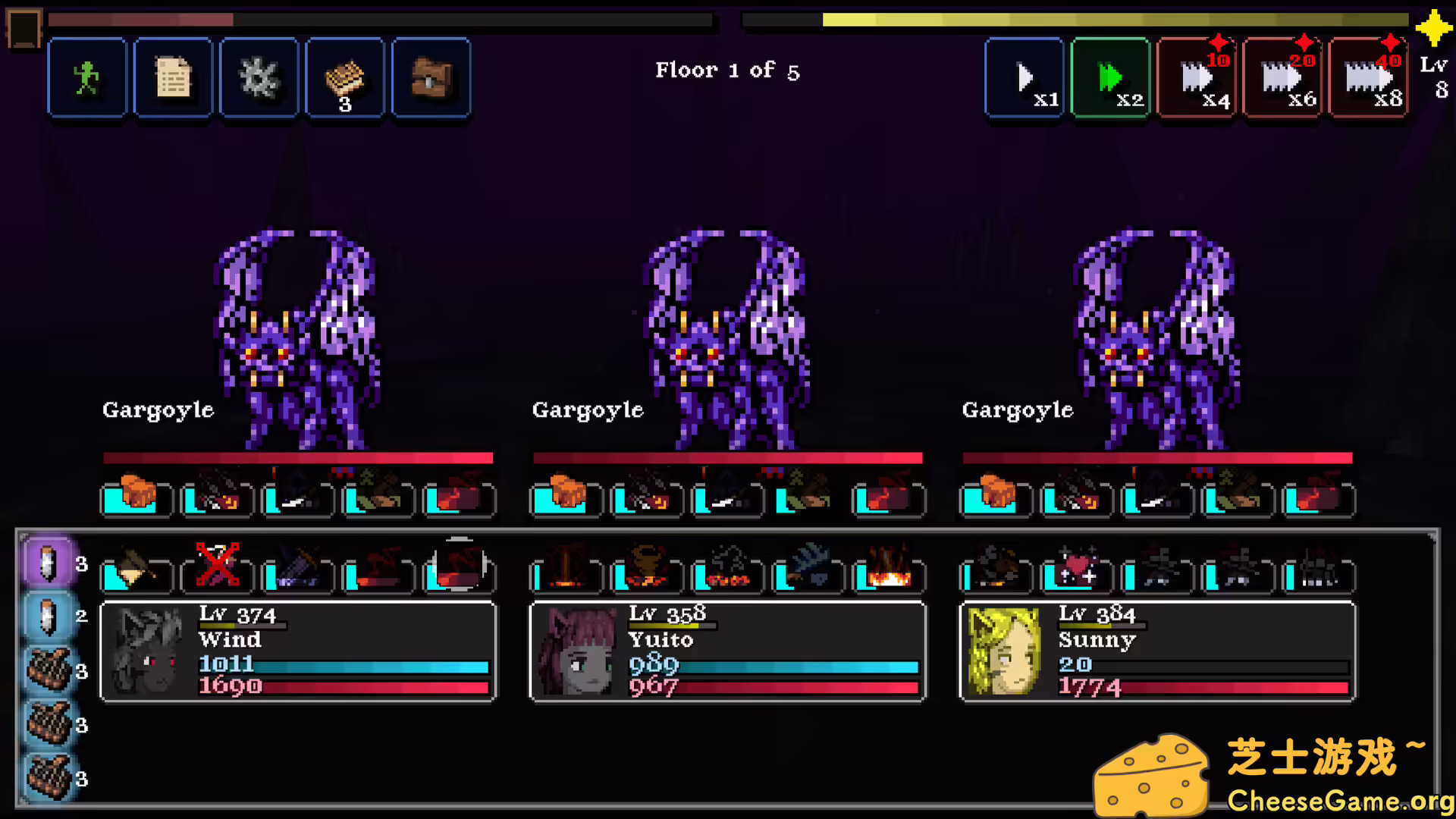1456x819 pixels.
Task: Click the middle Gargoyle's health bar
Action: click(726, 457)
